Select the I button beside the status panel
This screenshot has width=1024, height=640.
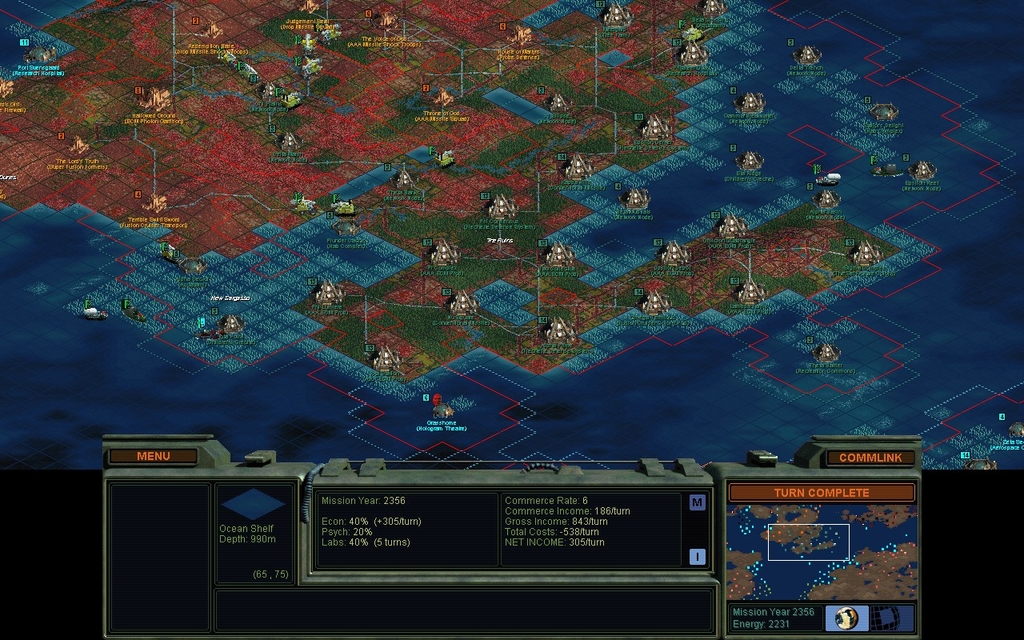pyautogui.click(x=697, y=557)
